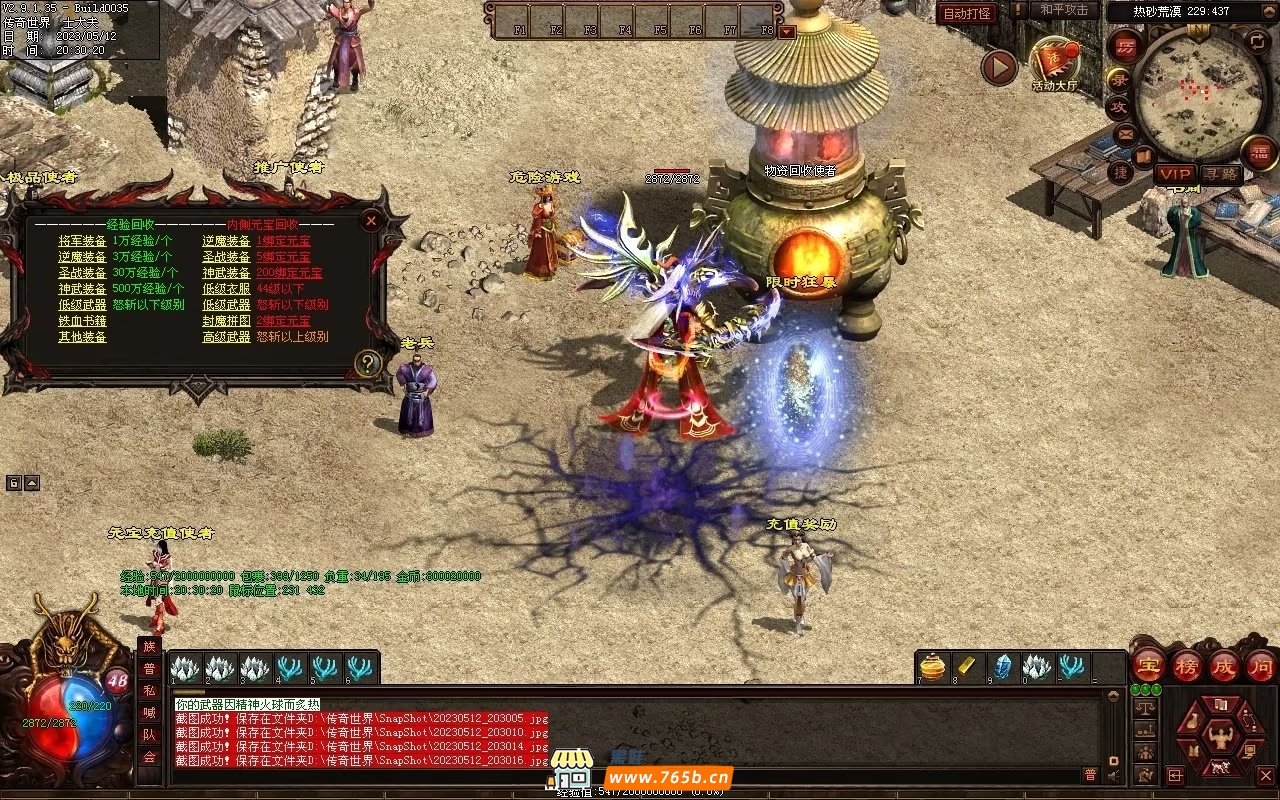The width and height of the screenshot is (1280, 800).
Task: Show the 榜 rankings
Action: tap(1187, 665)
